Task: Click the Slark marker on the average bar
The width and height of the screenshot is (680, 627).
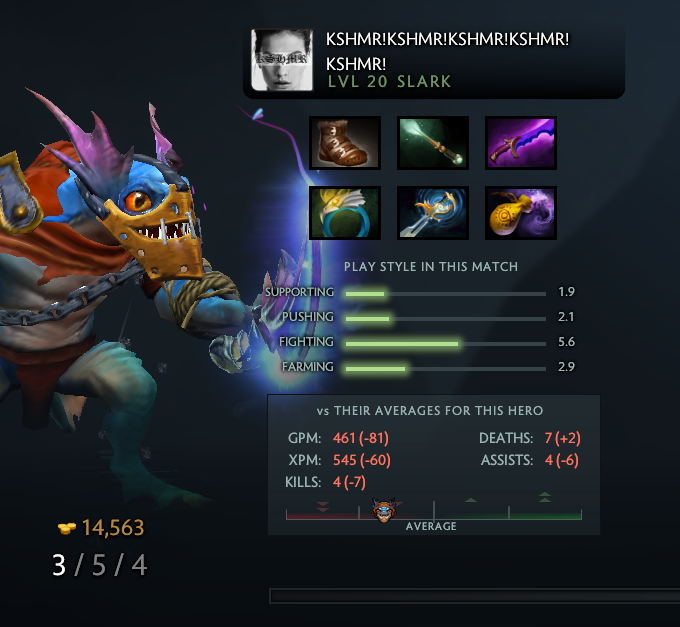Action: 385,512
